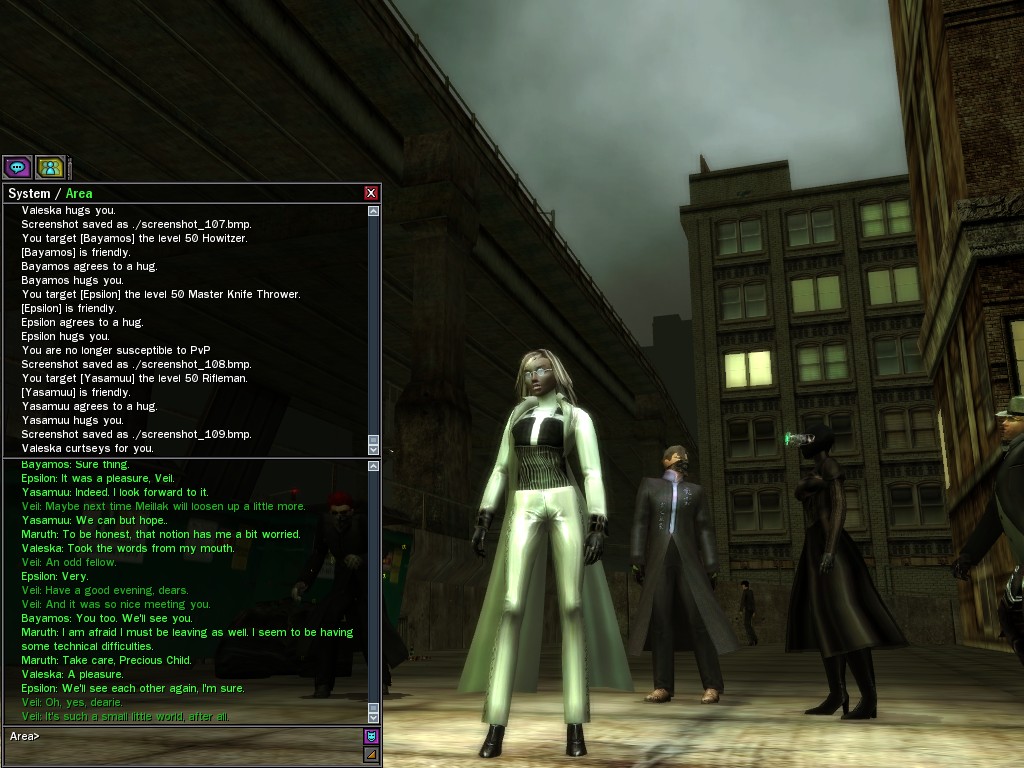Close the System / Area chat window
1024x768 pixels.
[371, 193]
